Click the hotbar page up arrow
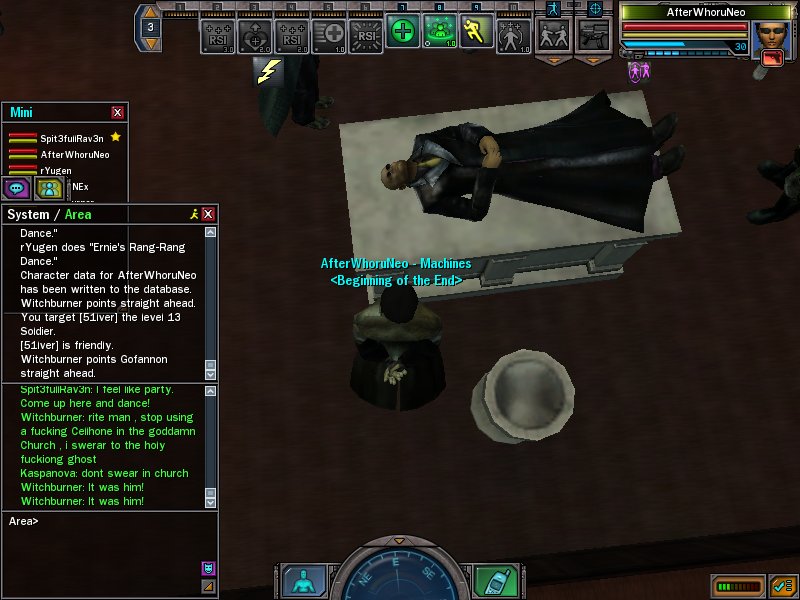Image resolution: width=800 pixels, height=600 pixels. coord(149,13)
